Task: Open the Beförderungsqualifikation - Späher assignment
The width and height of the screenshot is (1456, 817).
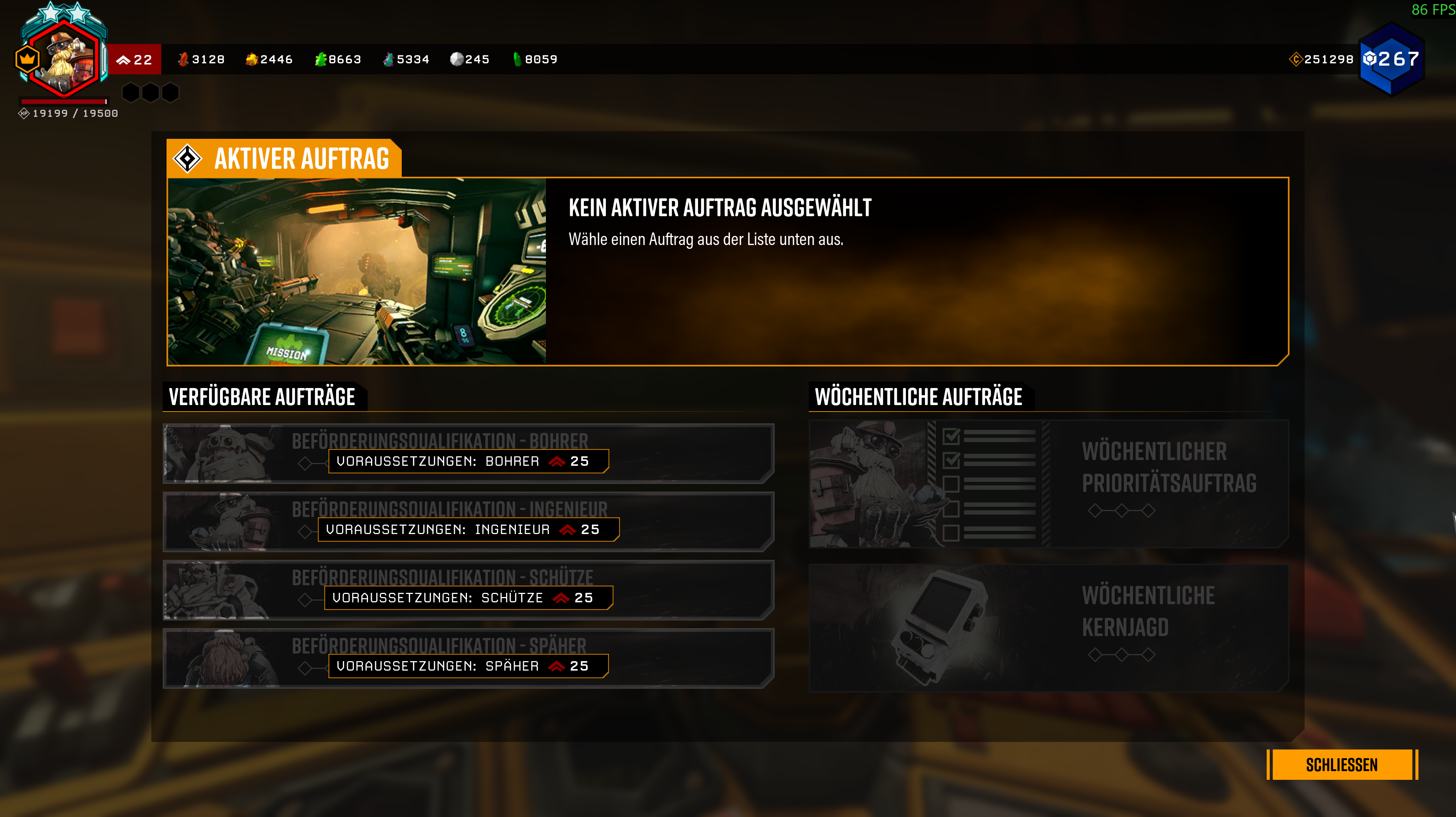Action: (467, 658)
